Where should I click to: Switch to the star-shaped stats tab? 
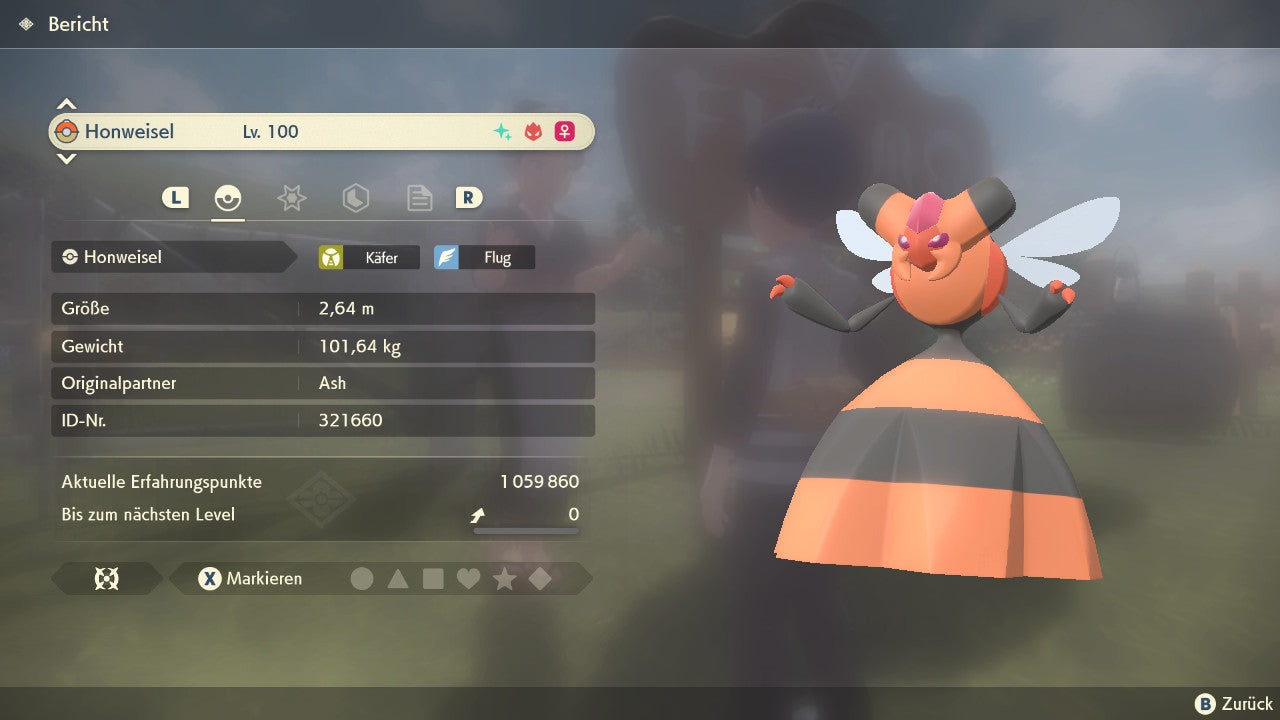[x=291, y=198]
